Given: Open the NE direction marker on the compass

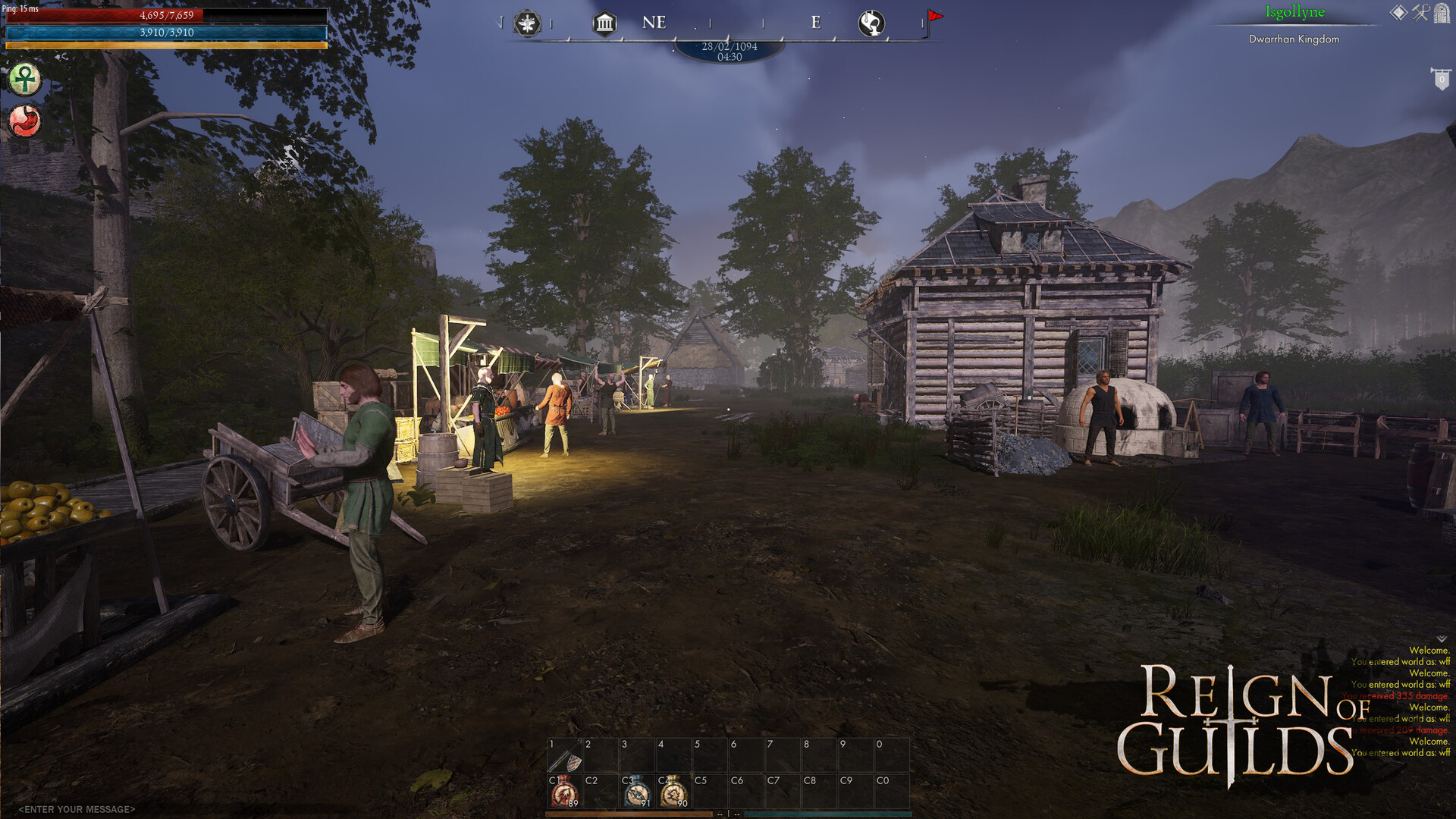Looking at the screenshot, I should pyautogui.click(x=654, y=22).
